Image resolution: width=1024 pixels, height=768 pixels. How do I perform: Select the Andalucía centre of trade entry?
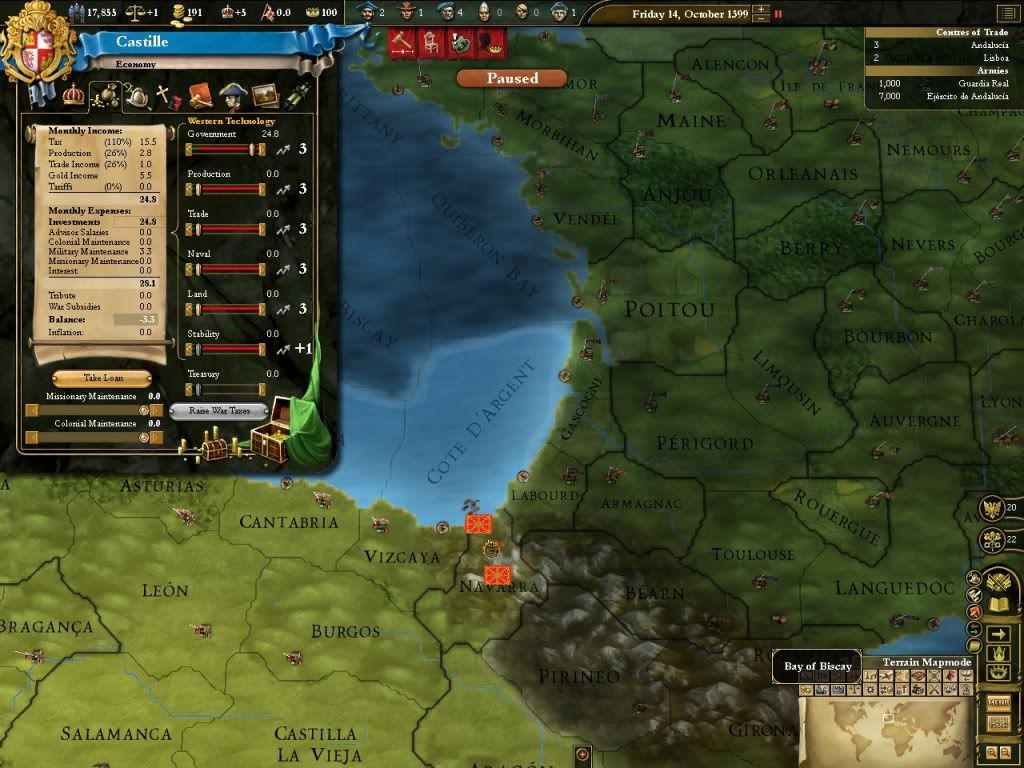pos(942,45)
